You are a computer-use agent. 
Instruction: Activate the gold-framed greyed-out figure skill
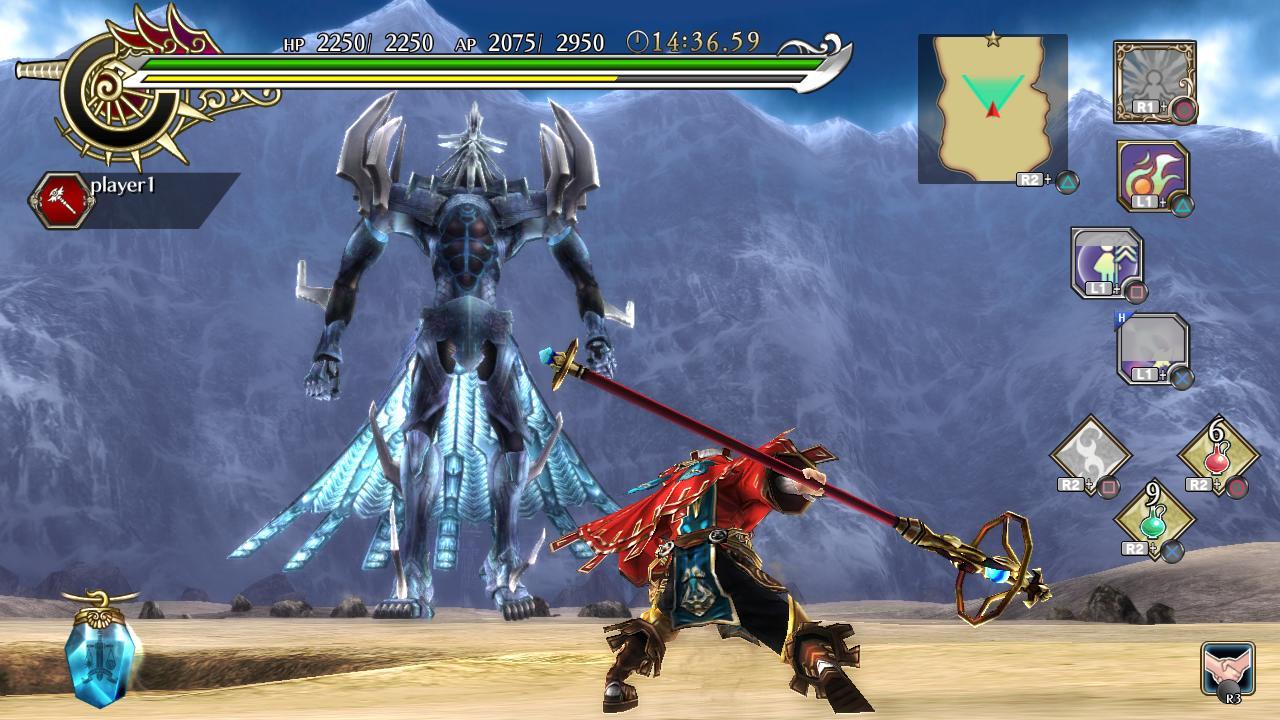pos(1154,80)
